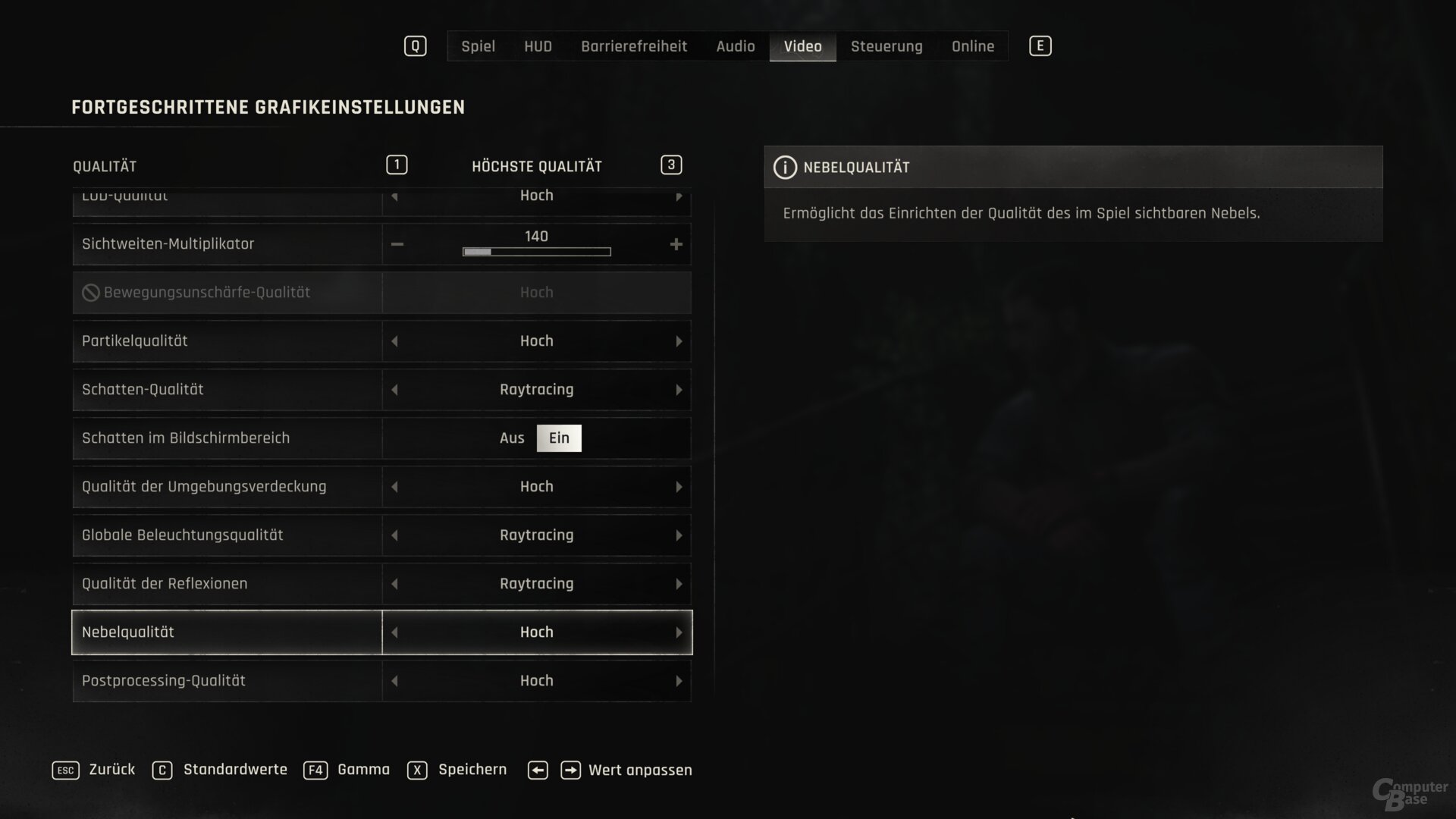Set Schatten im Bildschirmbereich to Ein

click(x=559, y=438)
